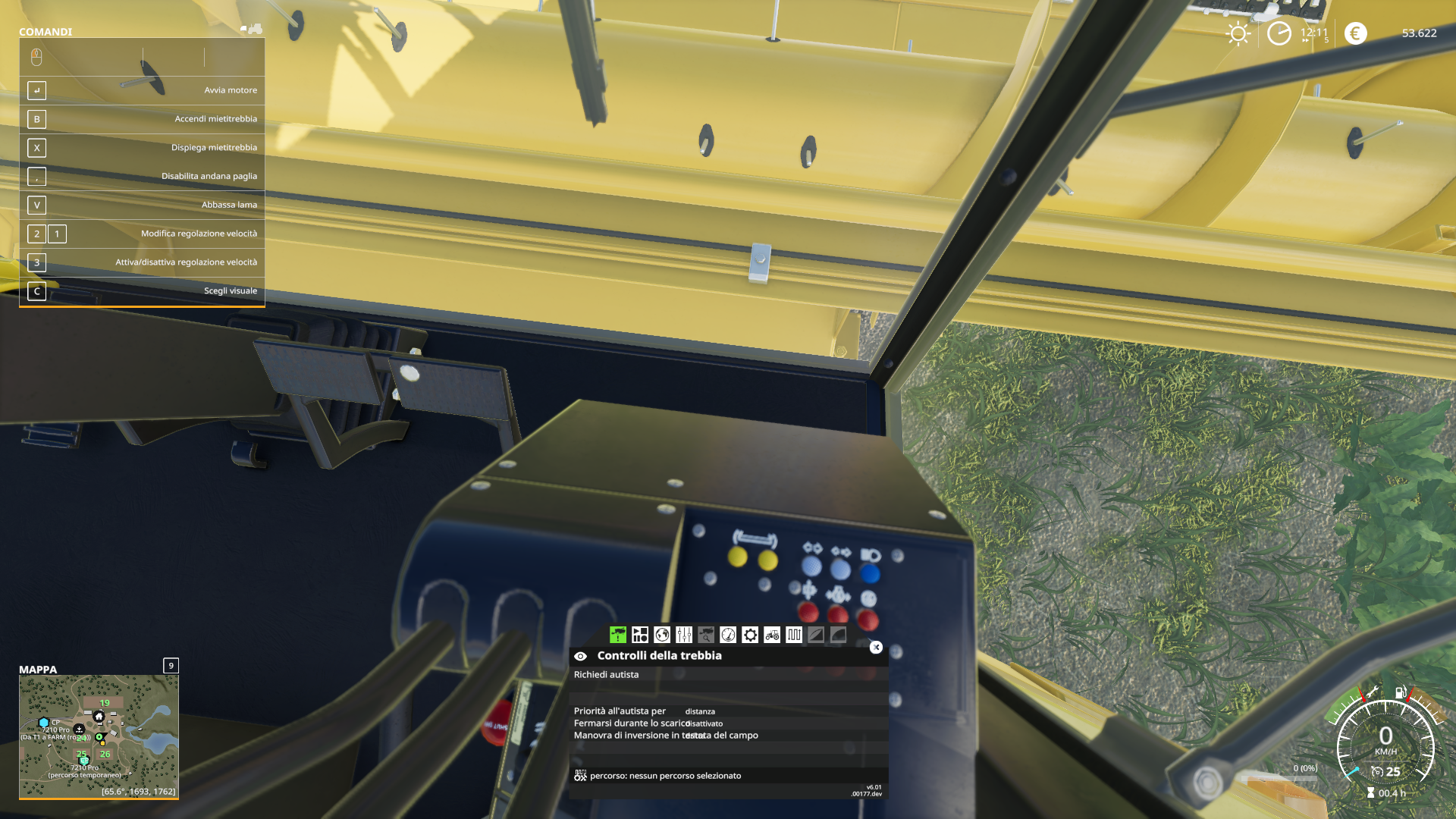Viewport: 1456px width, 819px height.
Task: Open the speedometer speeds settings icon
Action: point(728,635)
